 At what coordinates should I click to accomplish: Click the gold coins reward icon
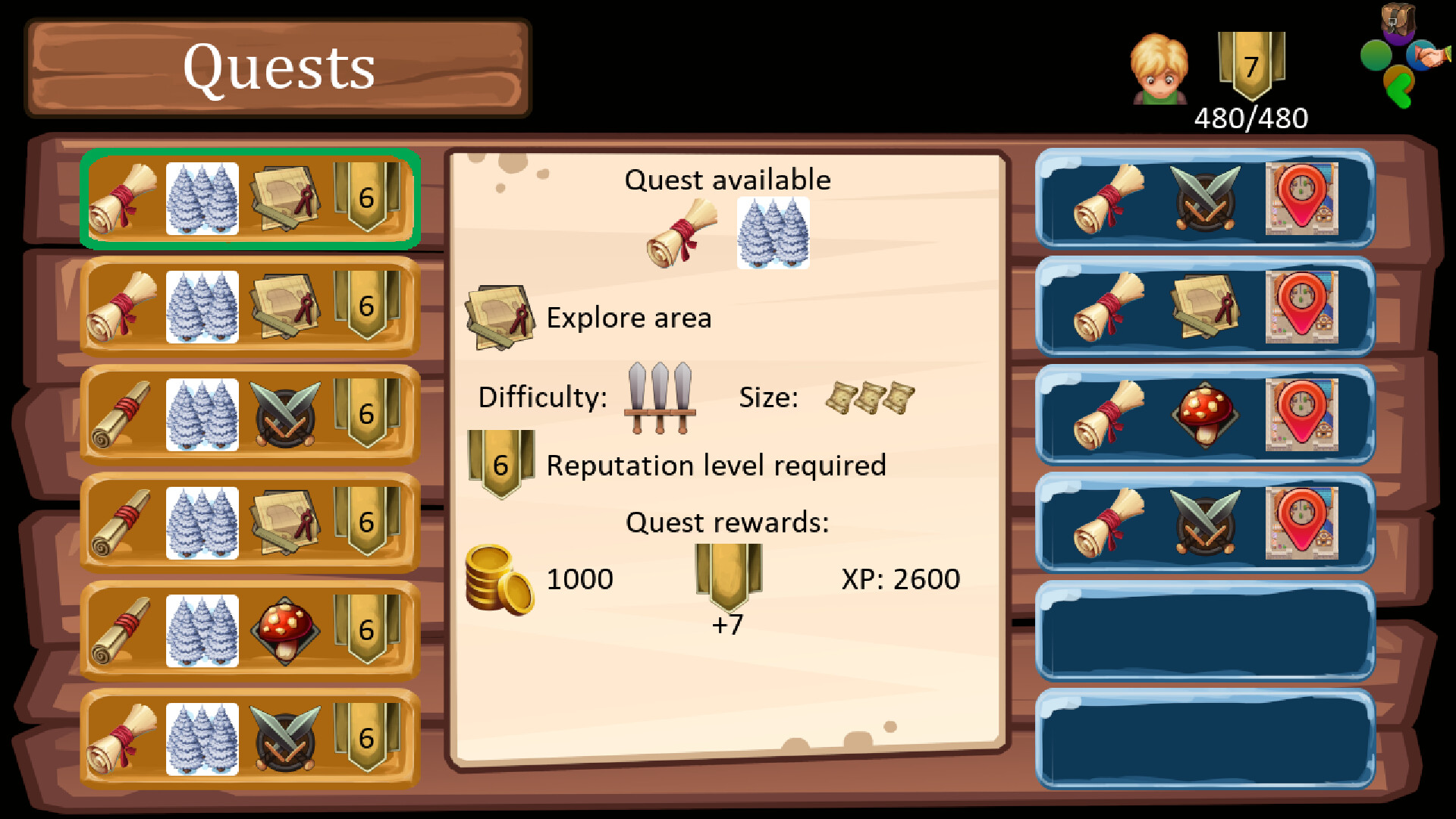pyautogui.click(x=499, y=580)
